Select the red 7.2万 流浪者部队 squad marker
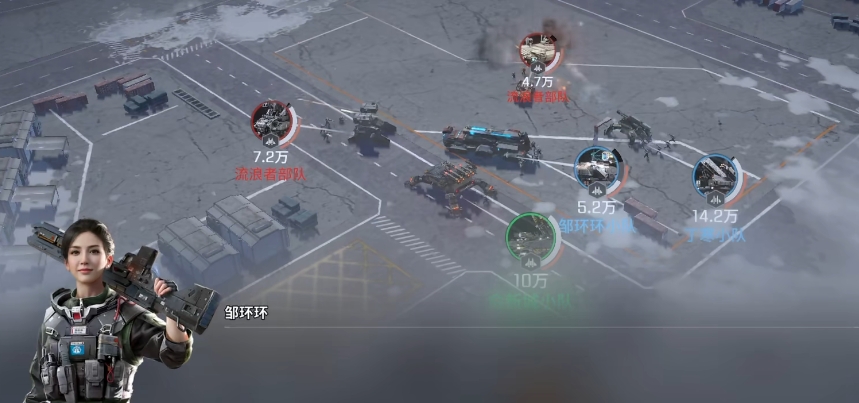Image resolution: width=859 pixels, height=403 pixels. [272, 122]
